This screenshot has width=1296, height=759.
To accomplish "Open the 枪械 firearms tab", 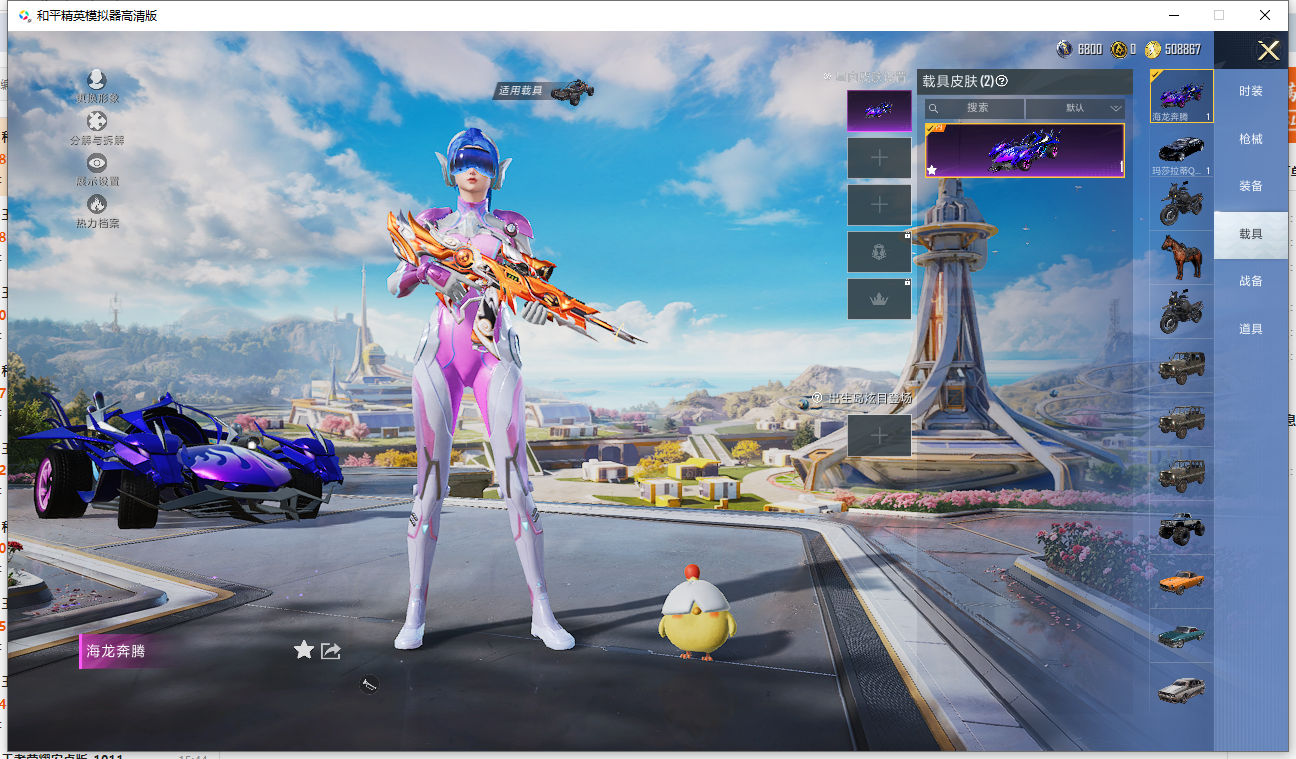I will pyautogui.click(x=1251, y=139).
